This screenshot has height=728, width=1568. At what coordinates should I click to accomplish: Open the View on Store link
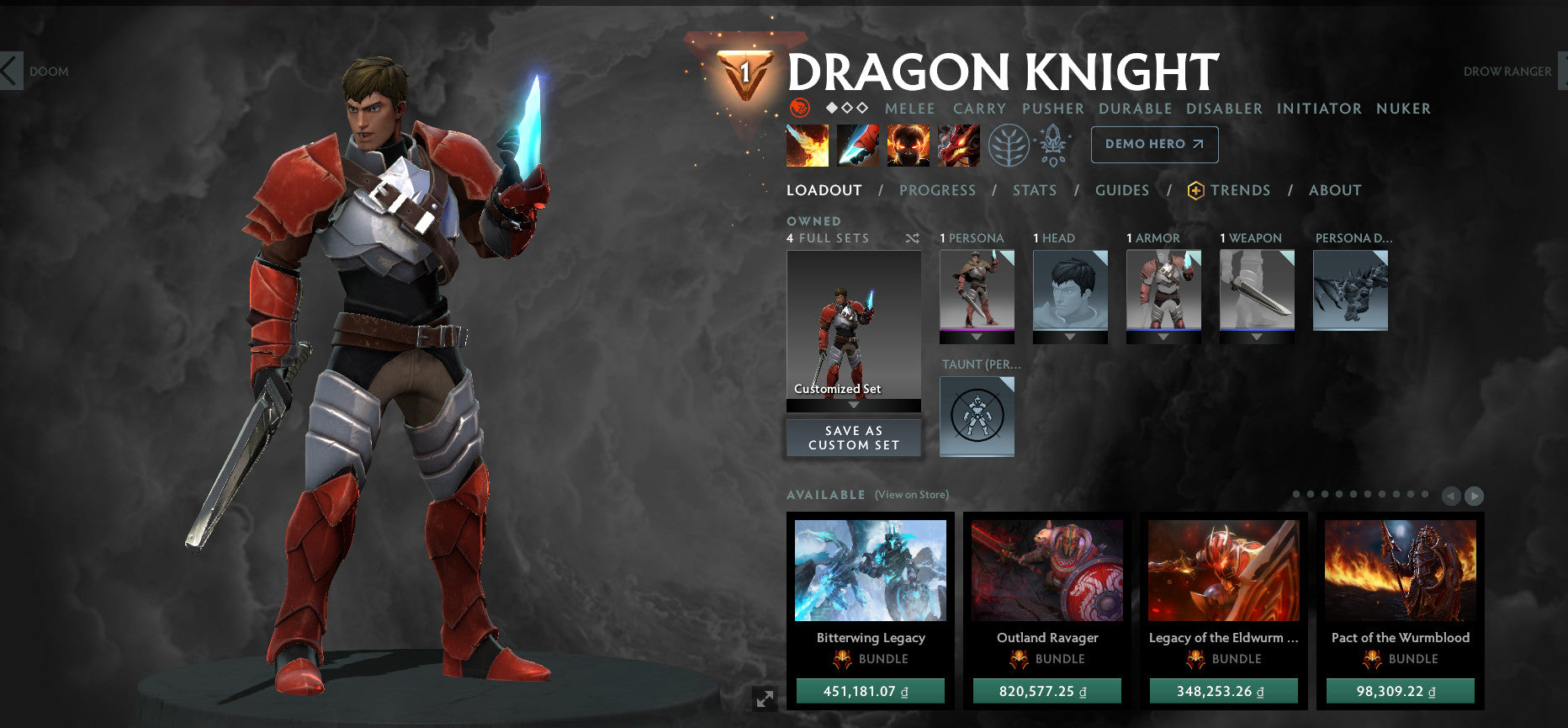tap(910, 496)
